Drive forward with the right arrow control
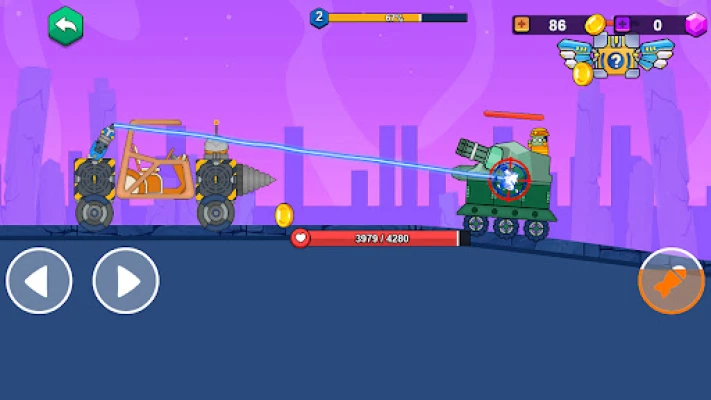This screenshot has width=711, height=400. [x=126, y=281]
